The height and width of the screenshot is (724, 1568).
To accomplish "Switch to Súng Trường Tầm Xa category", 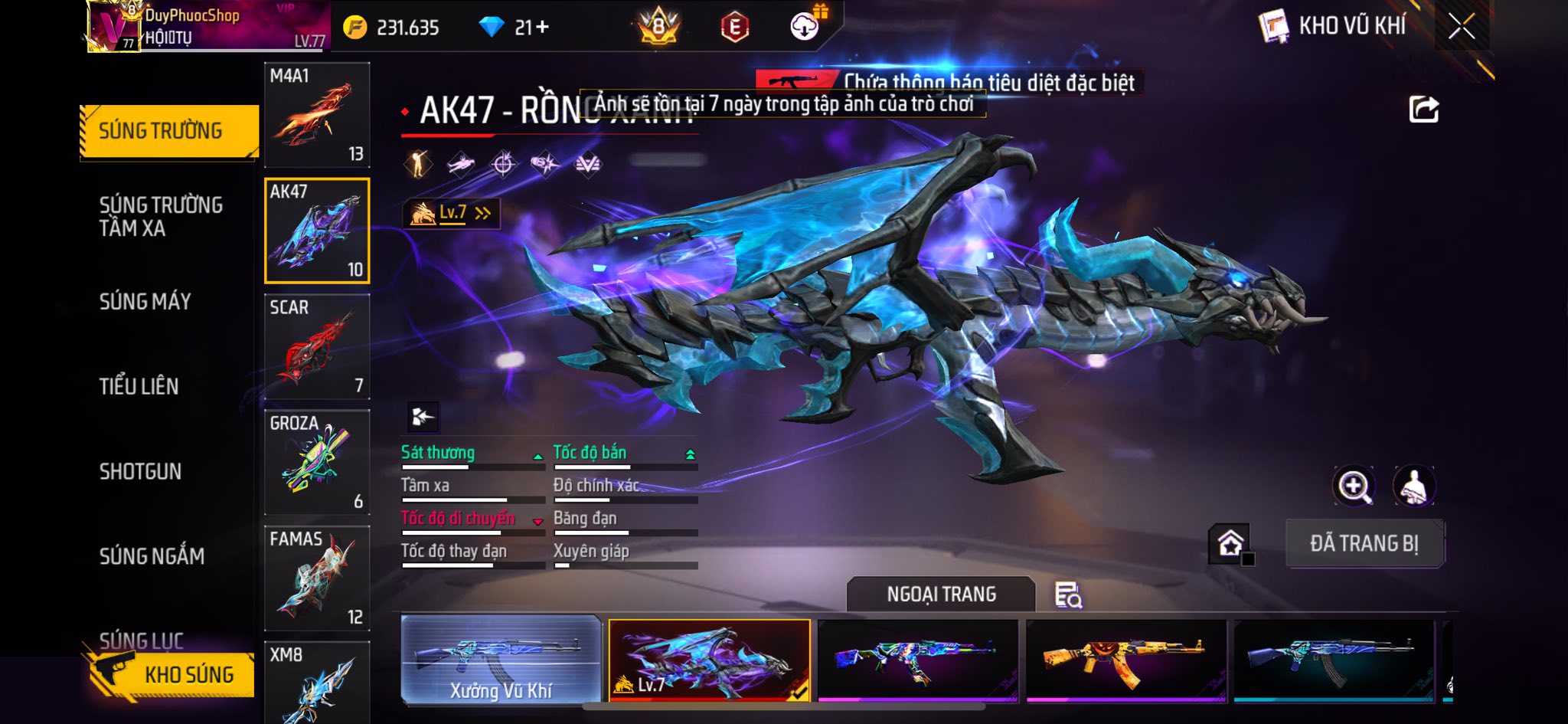I will pyautogui.click(x=161, y=216).
